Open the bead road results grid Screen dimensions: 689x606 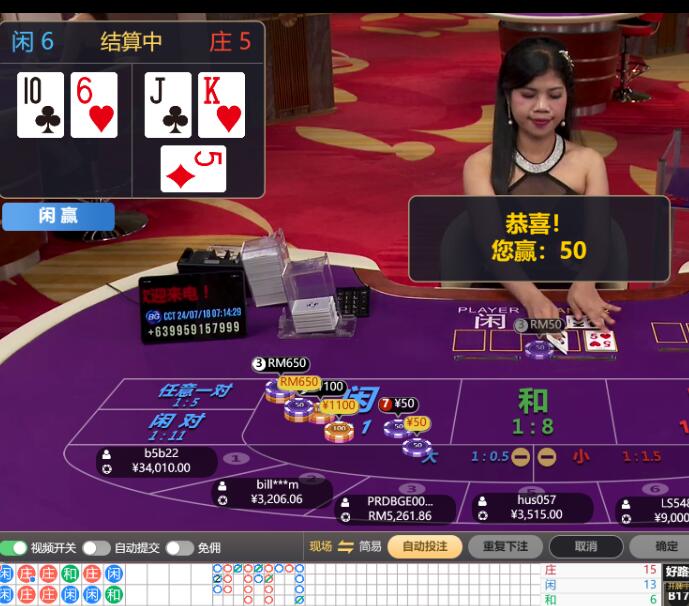click(62, 584)
